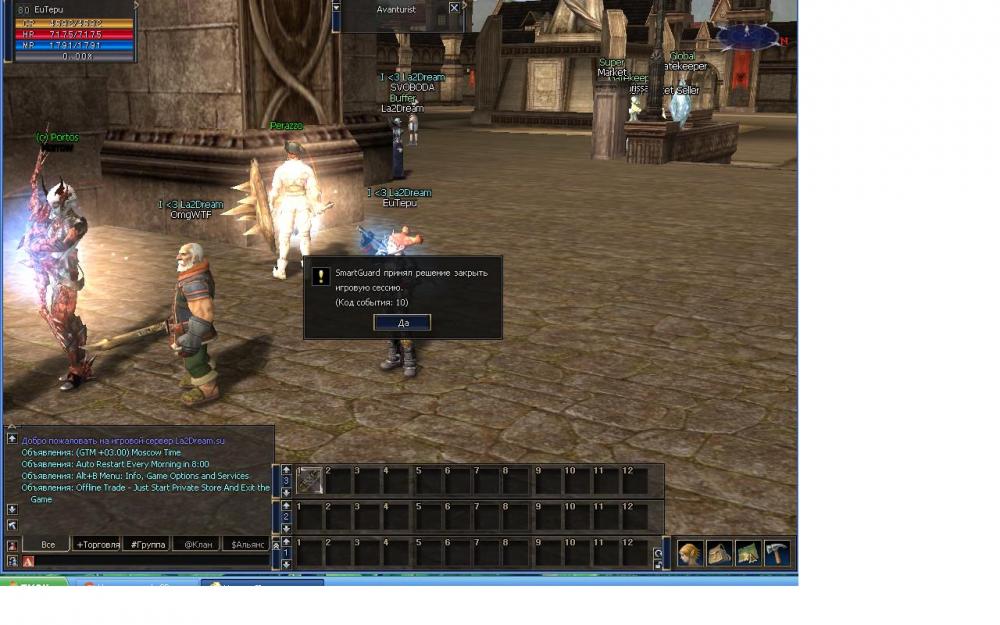Image resolution: width=1000 pixels, height=625 pixels.
Task: Use the weapon in hotbar slot 1
Action: coord(310,480)
